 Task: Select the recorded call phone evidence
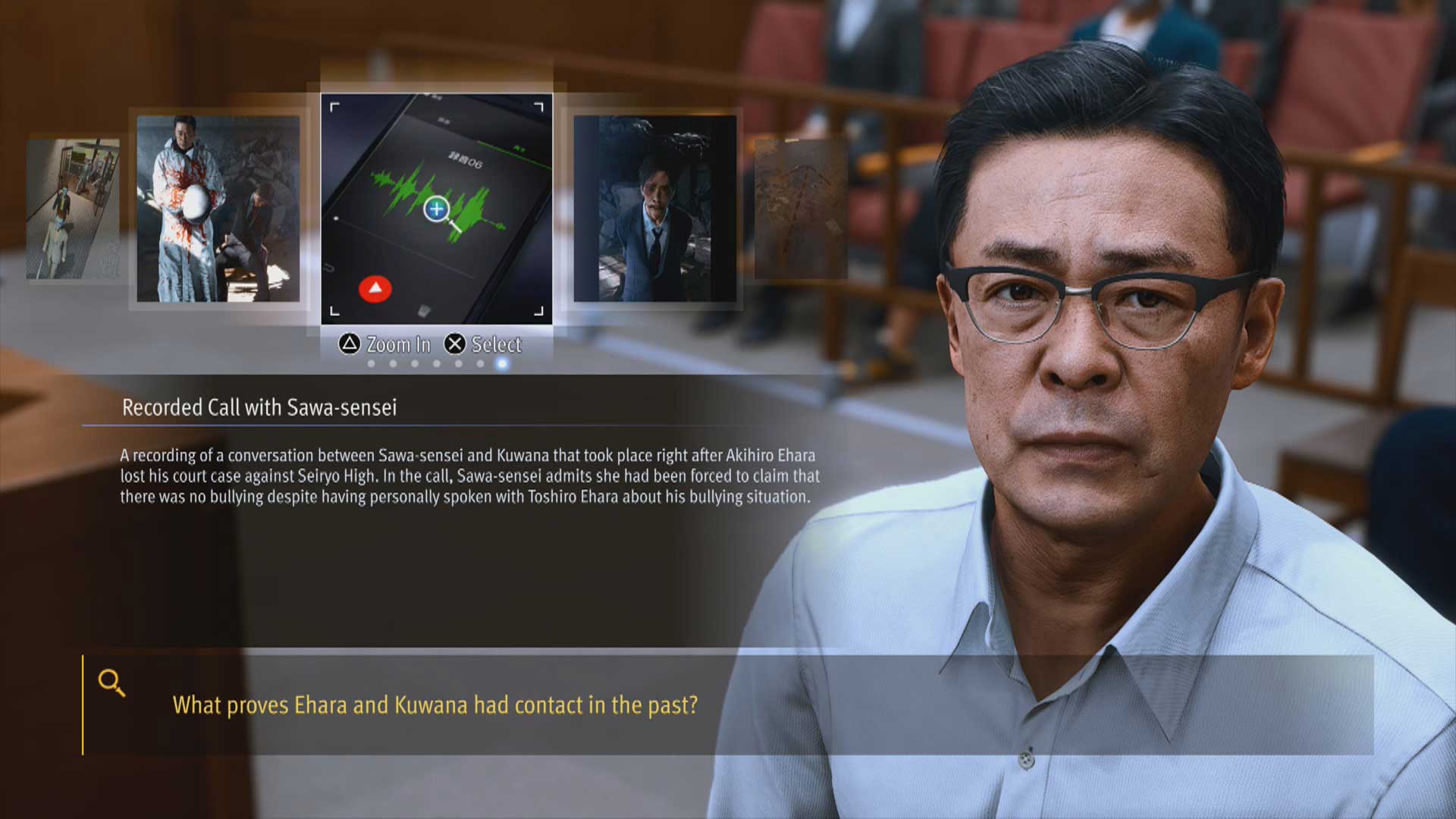click(436, 209)
